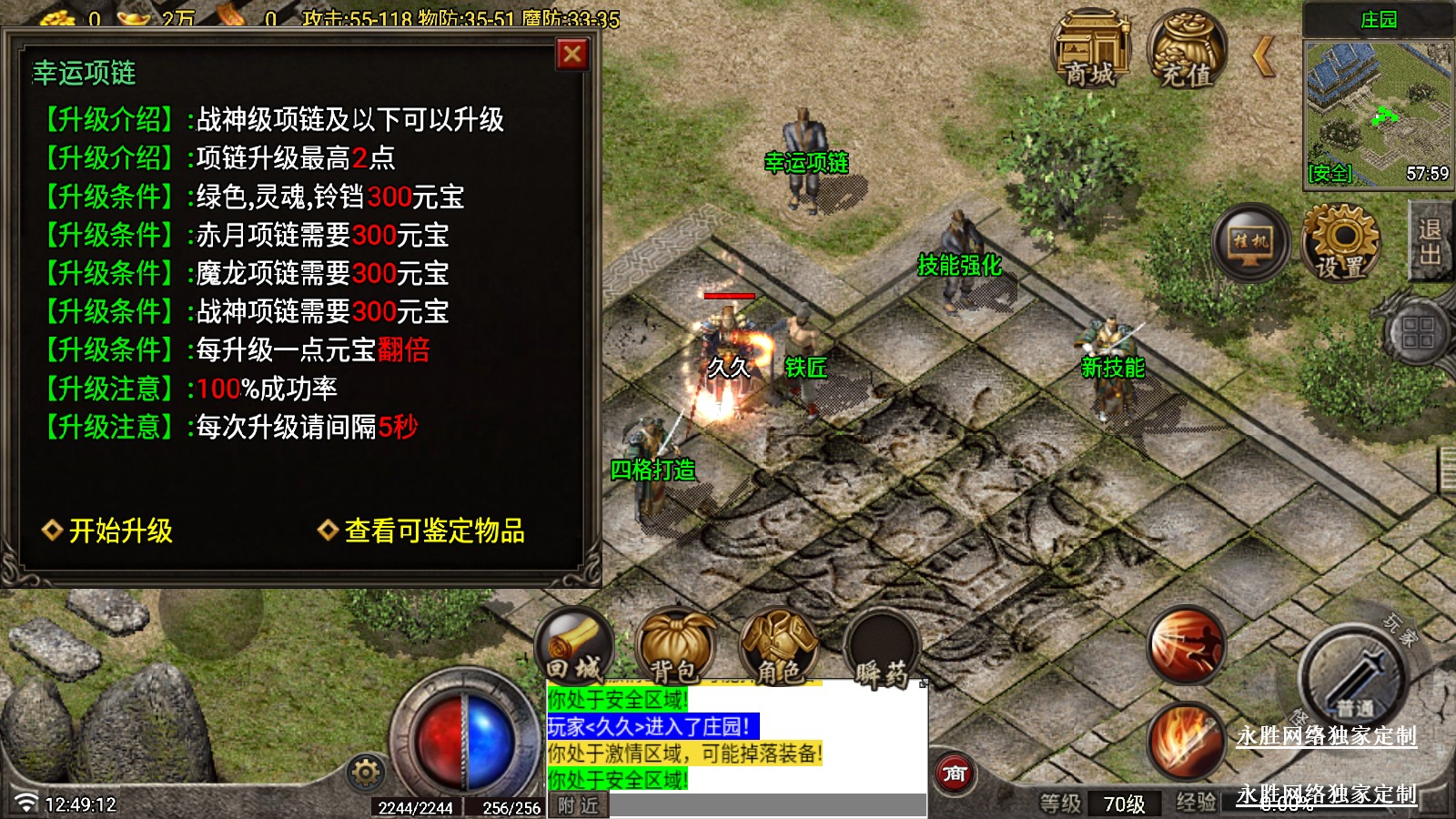Open the 挂机 auto-play monitor icon
Screen dimensions: 1456x819
1250,242
